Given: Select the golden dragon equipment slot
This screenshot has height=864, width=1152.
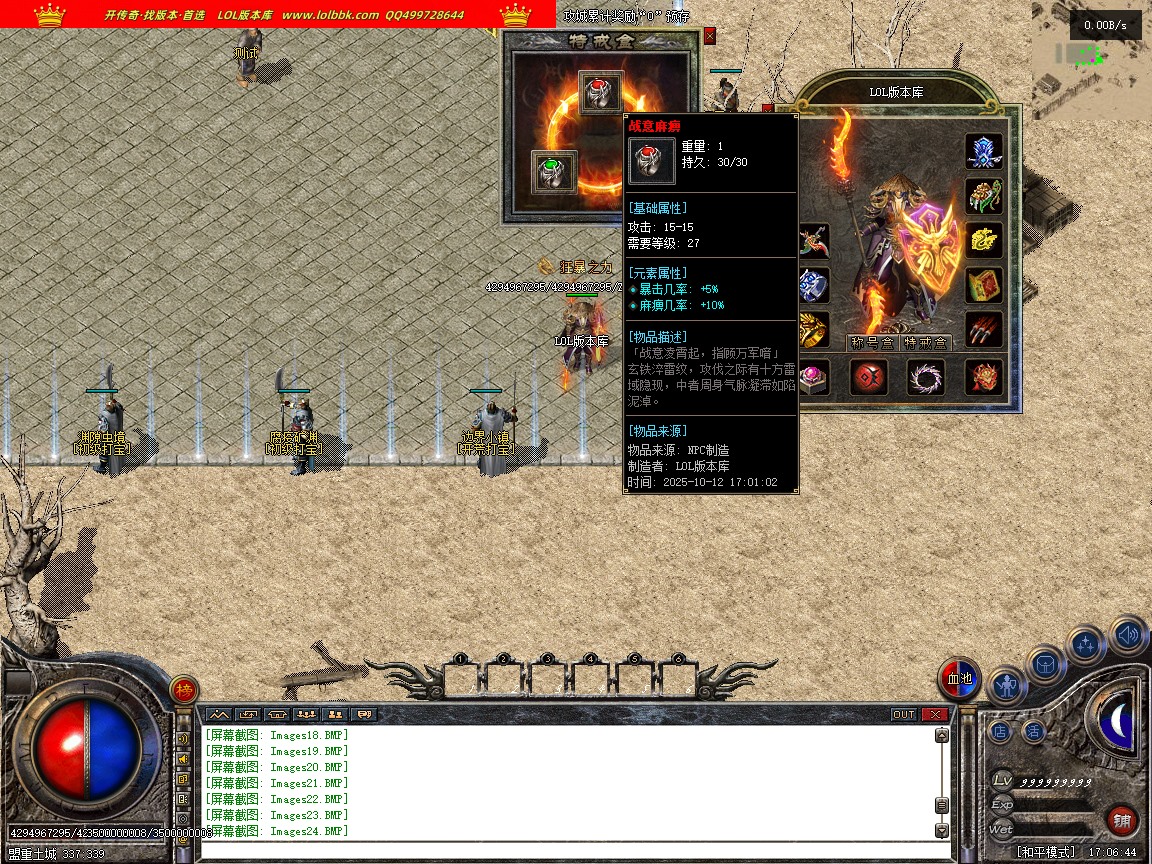Looking at the screenshot, I should click(x=984, y=240).
